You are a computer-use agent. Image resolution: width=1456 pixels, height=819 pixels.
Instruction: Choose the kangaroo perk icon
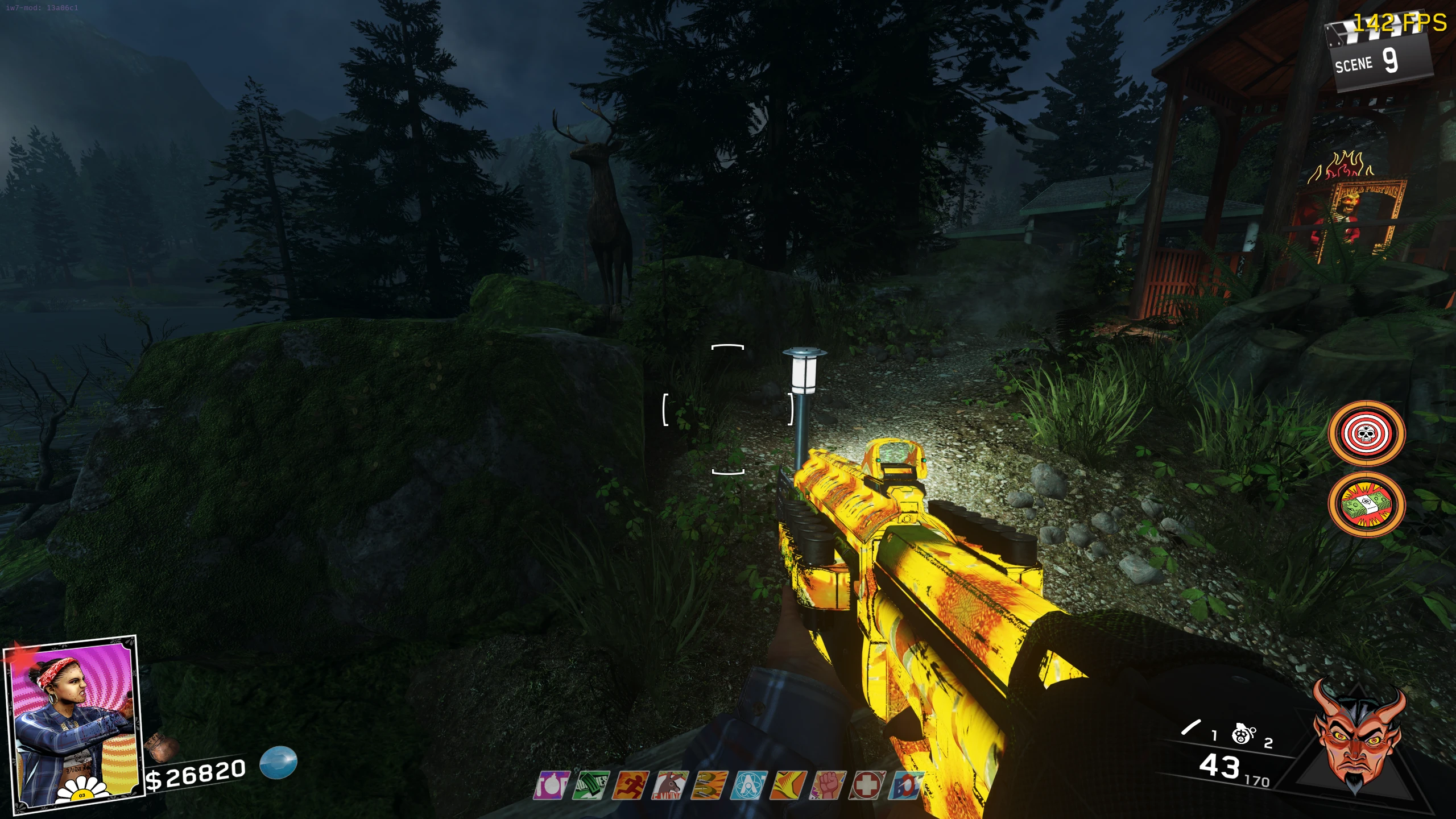671,785
